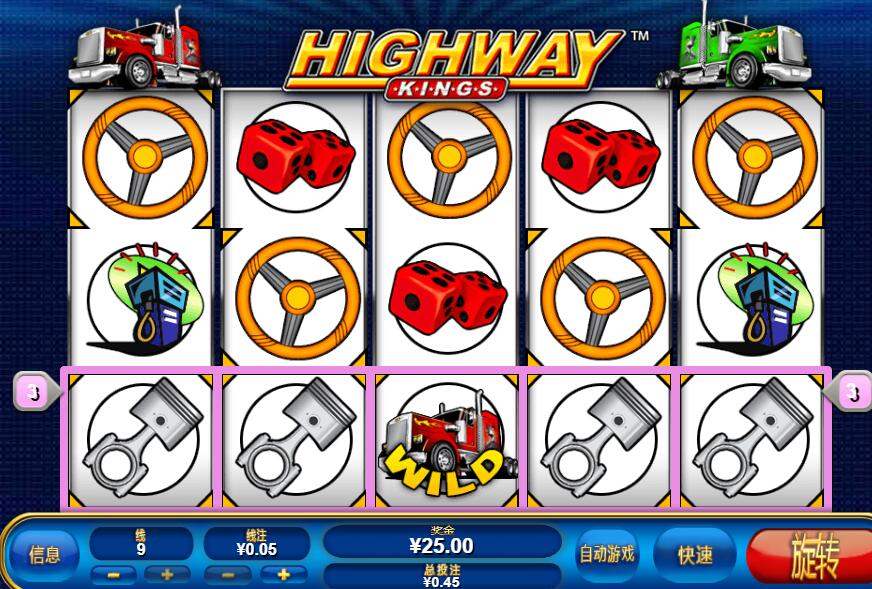Toggle the 快速 turbo speed button
Viewport: 872px width, 589px height.
pyautogui.click(x=694, y=555)
